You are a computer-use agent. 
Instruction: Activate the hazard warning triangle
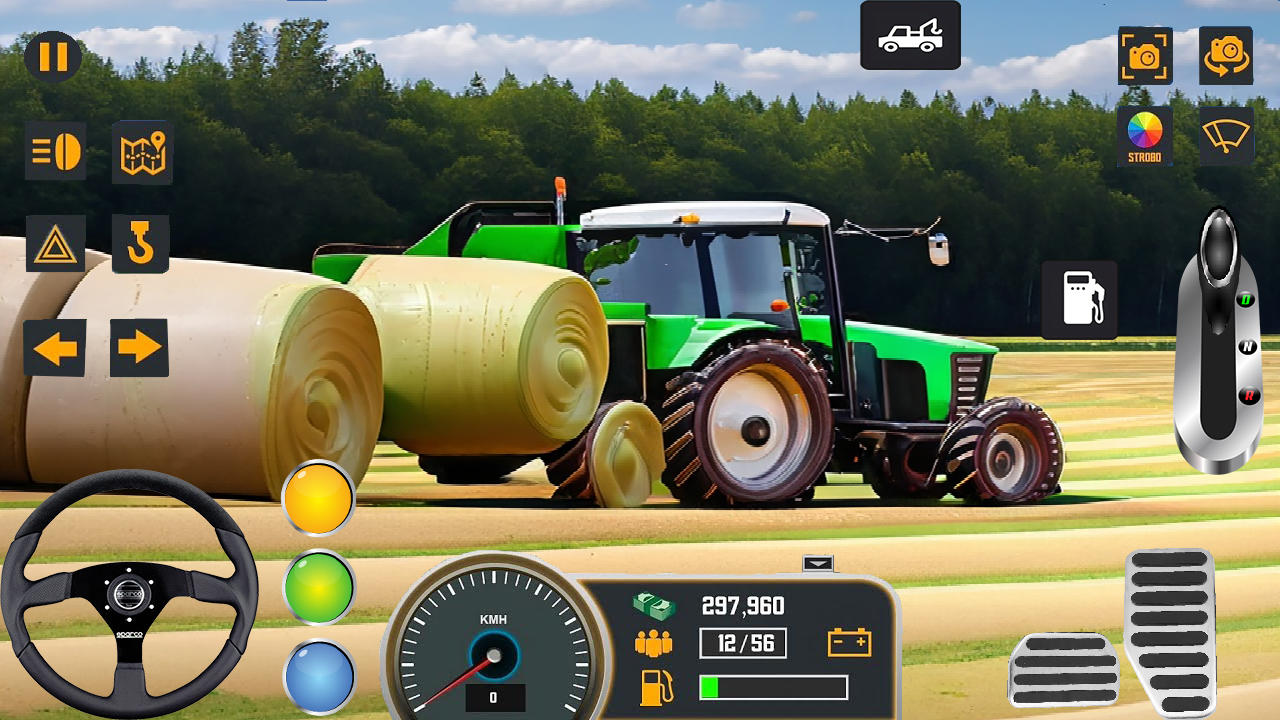click(x=57, y=243)
